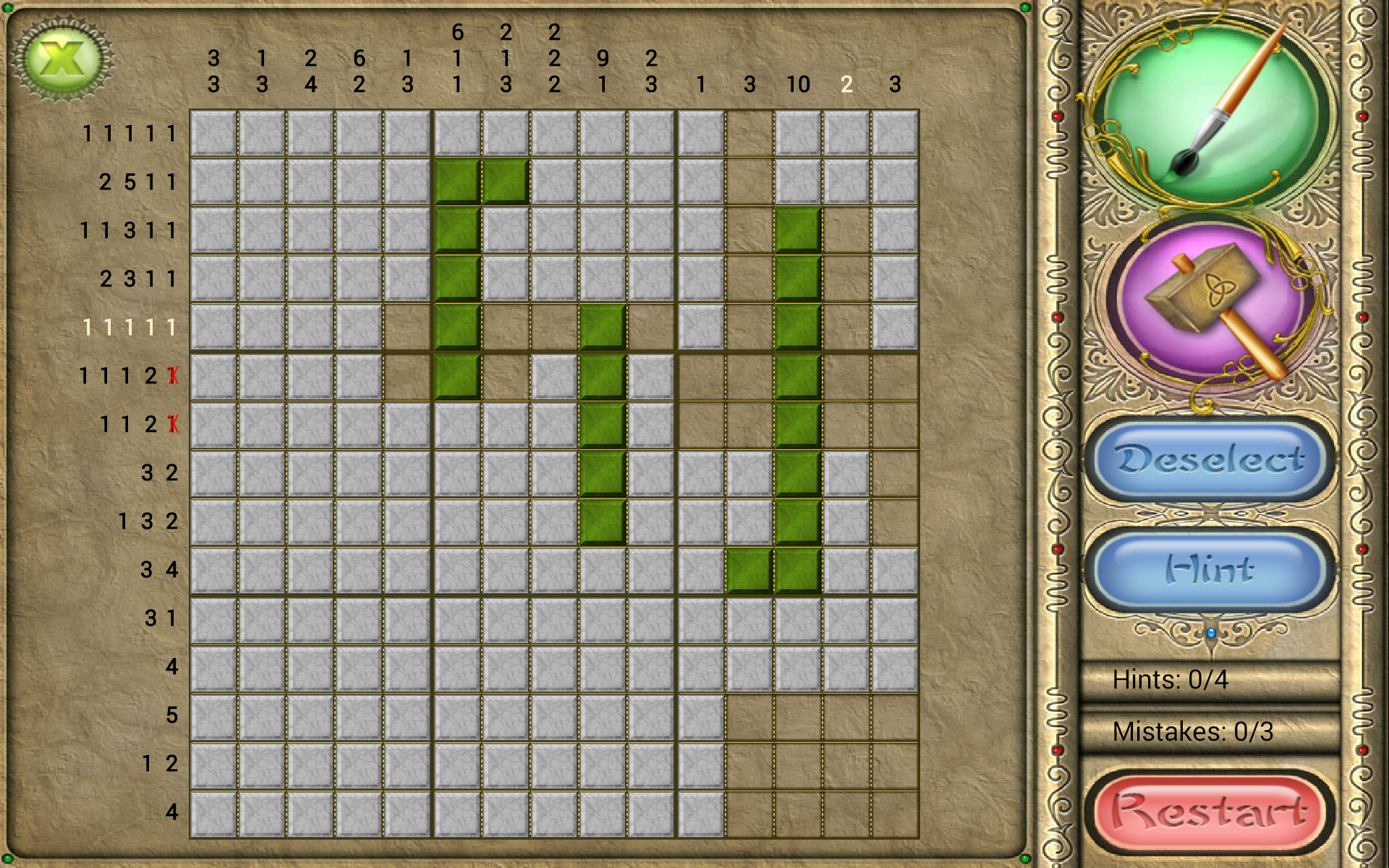Click the X exit icon top left

[x=64, y=58]
